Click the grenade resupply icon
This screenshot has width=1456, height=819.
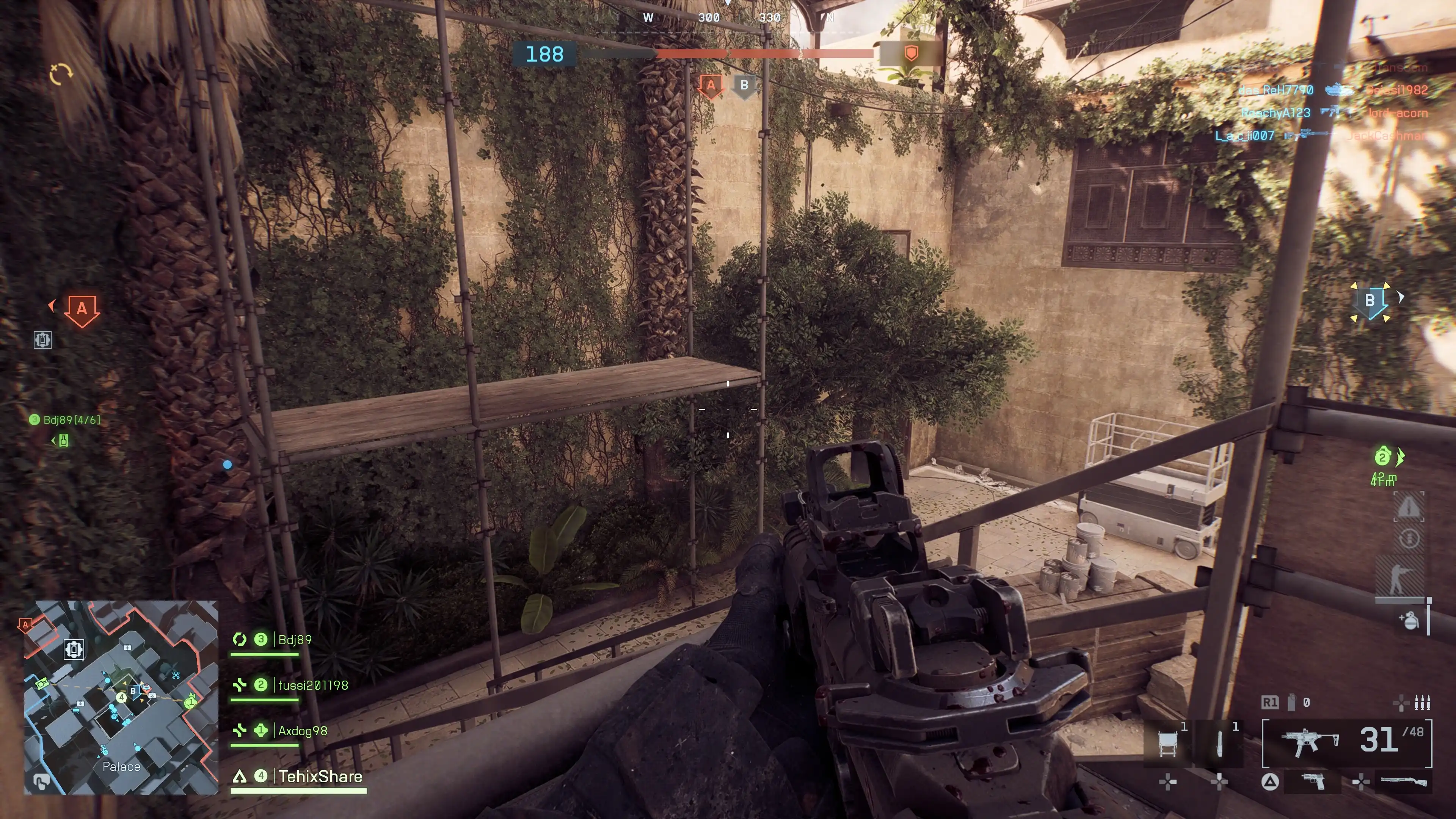1410,620
